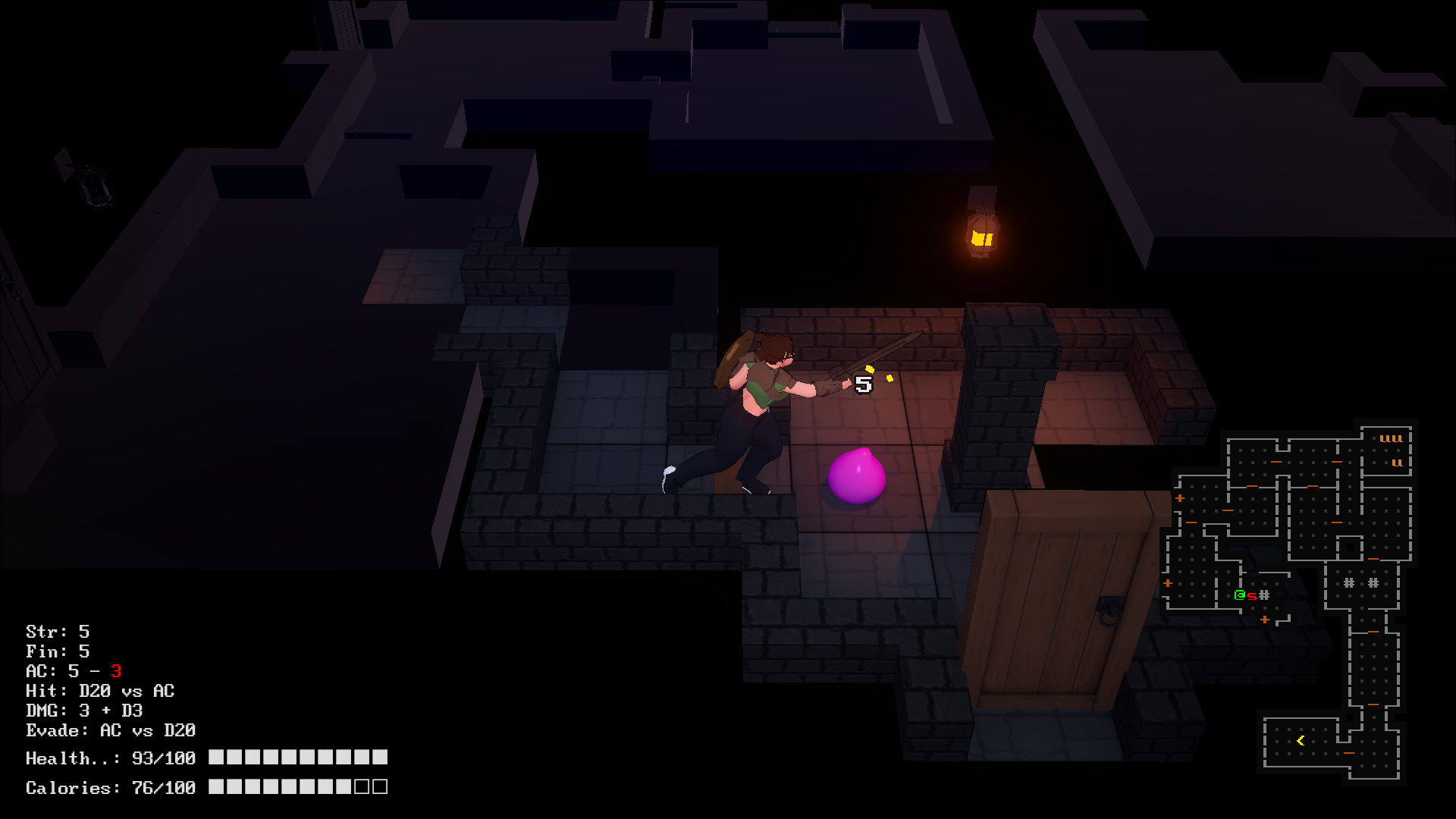Select one of the twin # symbols in the minimap's center room
This screenshot has width=1456, height=819.
click(x=1348, y=582)
